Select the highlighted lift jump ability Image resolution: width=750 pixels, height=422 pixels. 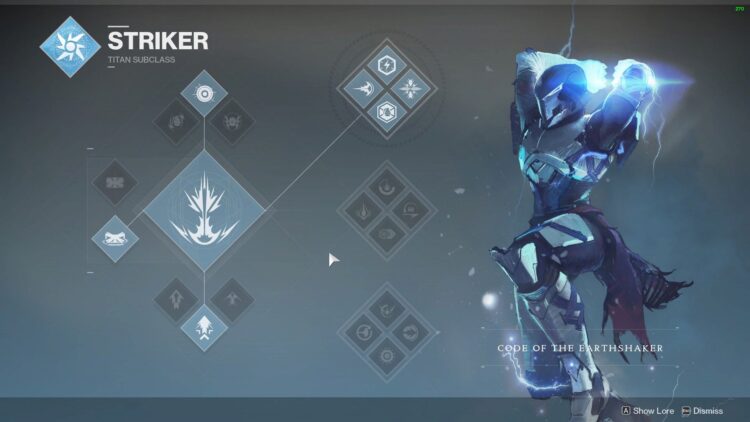pyautogui.click(x=204, y=326)
